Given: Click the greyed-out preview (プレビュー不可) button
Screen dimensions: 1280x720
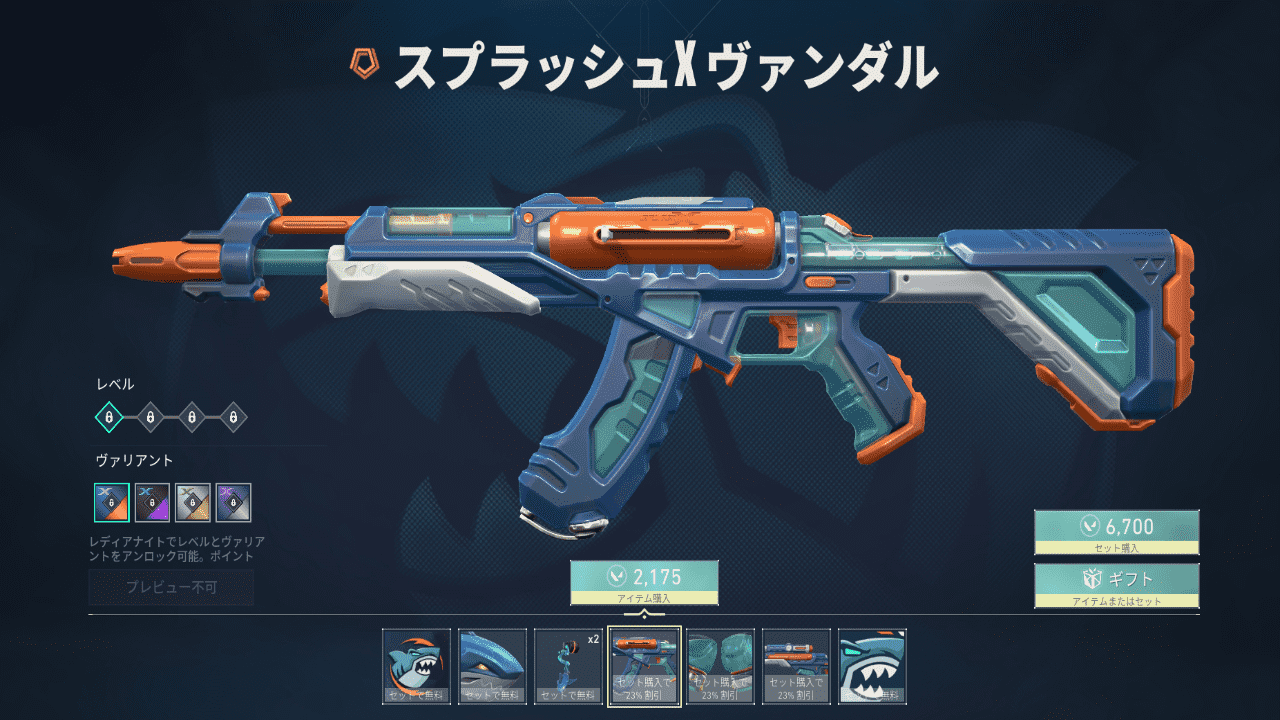Looking at the screenshot, I should tap(171, 588).
